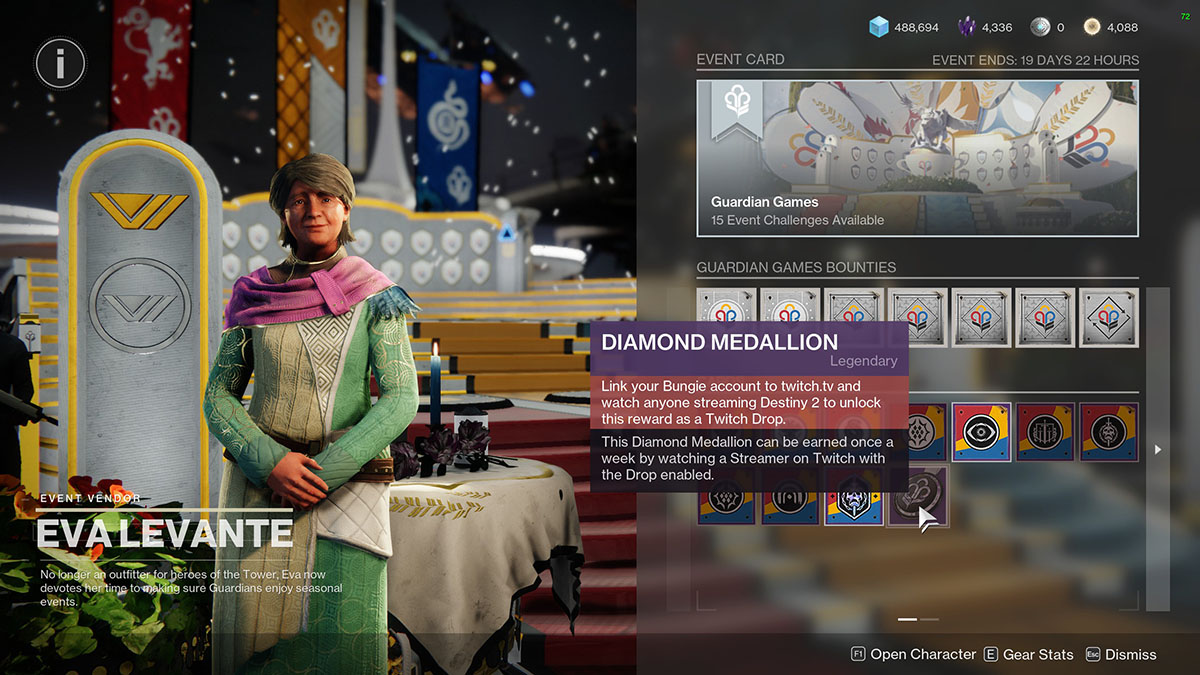Show the next page of vendor items
Viewport: 1200px width, 675px height.
click(1157, 450)
